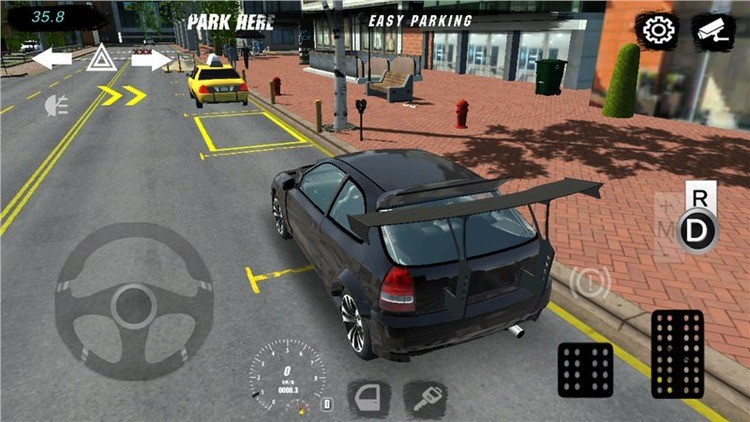Switch the camera view
Screen dimensions: 750x422
(x=713, y=31)
